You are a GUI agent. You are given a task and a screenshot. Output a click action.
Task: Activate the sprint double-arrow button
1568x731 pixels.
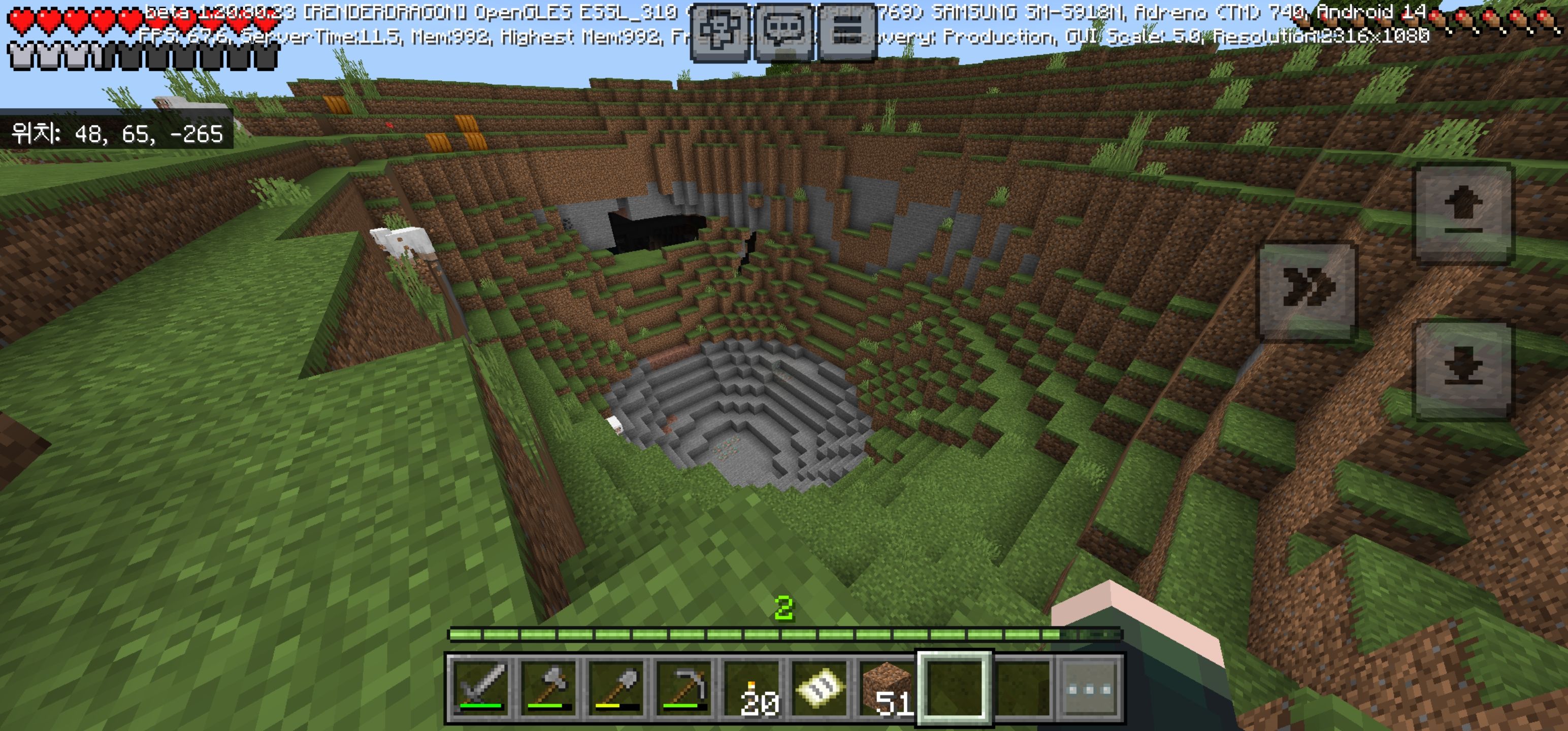click(x=1307, y=290)
